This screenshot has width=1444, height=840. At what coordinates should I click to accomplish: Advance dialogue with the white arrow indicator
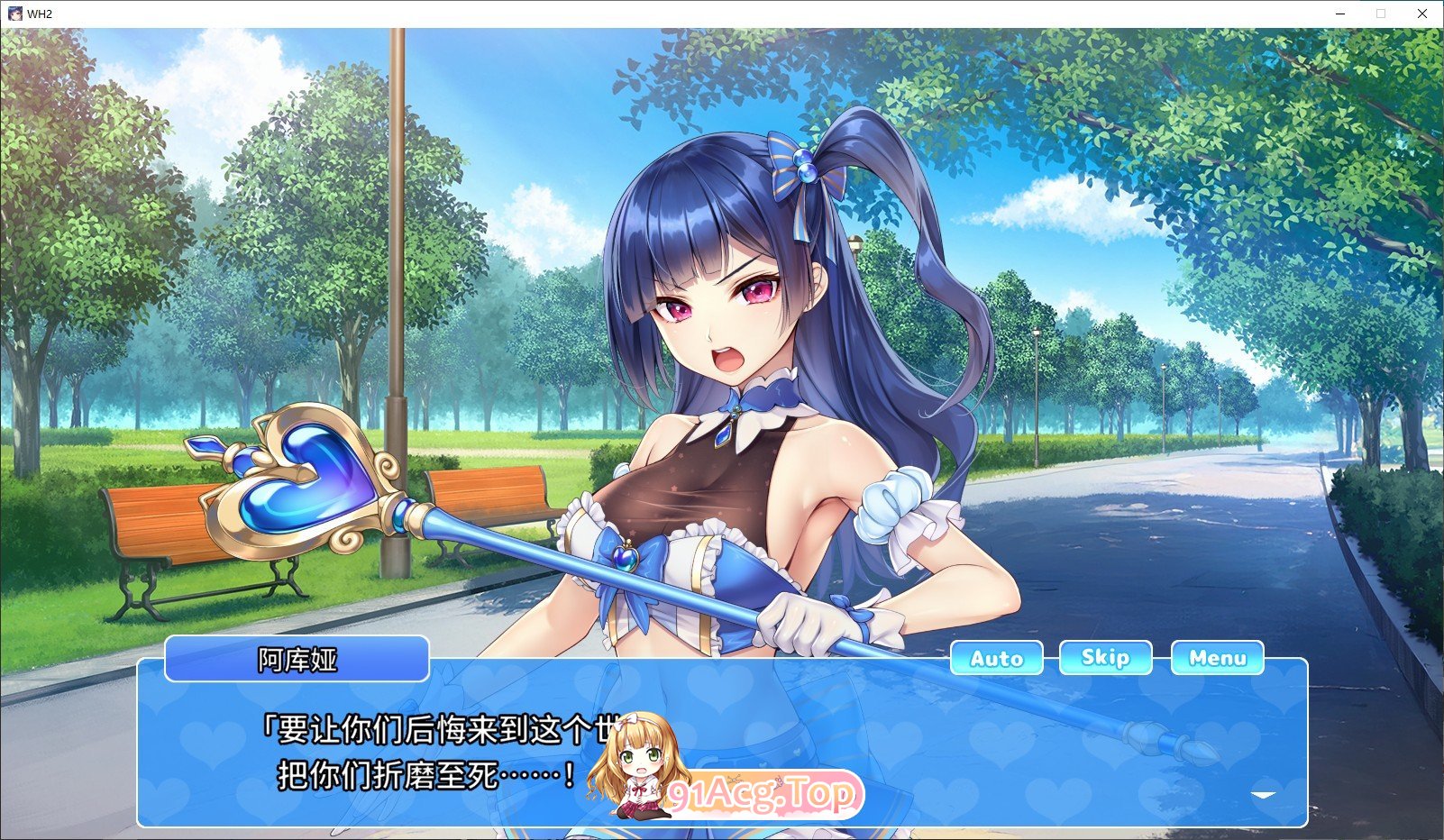[1263, 795]
